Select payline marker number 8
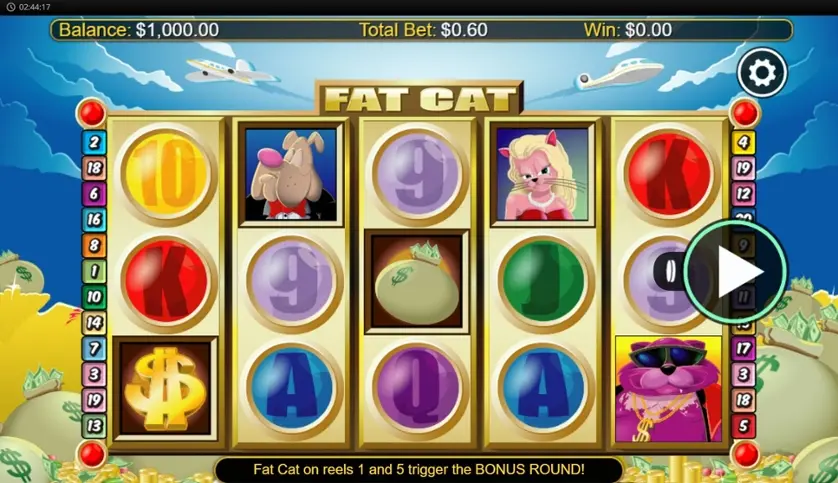 click(x=93, y=245)
